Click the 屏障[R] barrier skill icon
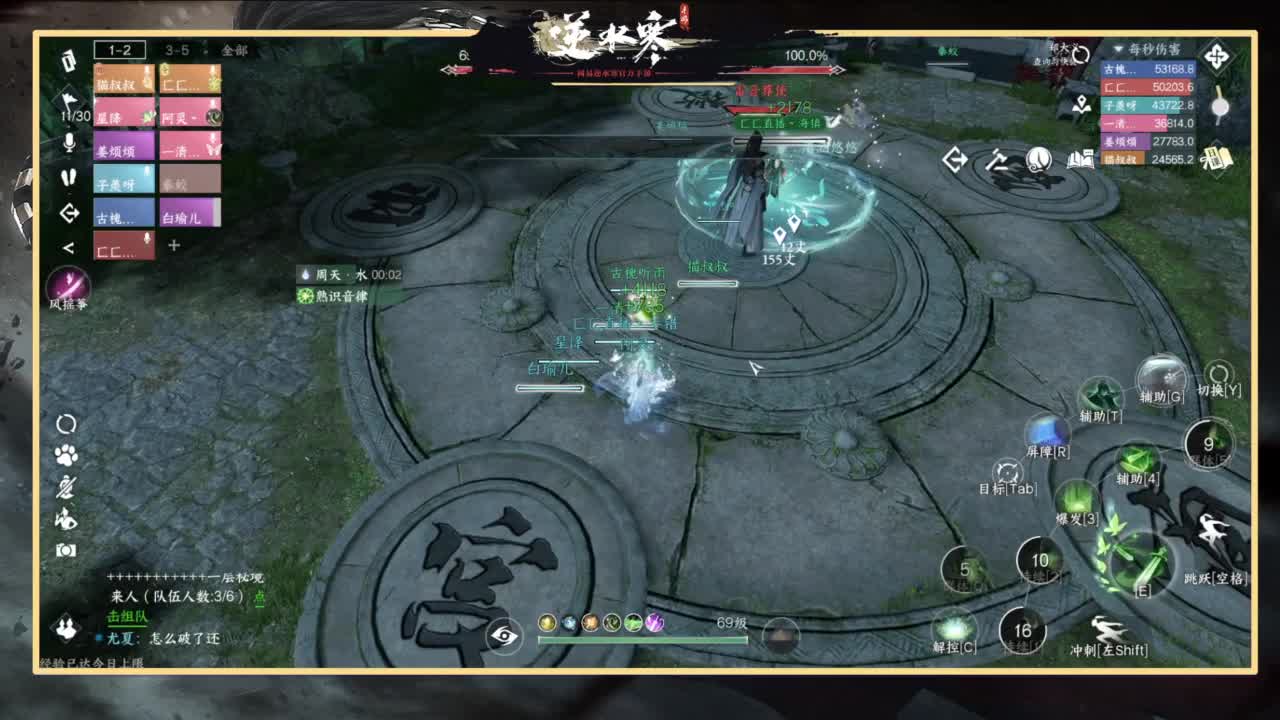Viewport: 1280px width, 720px height. pyautogui.click(x=1050, y=430)
